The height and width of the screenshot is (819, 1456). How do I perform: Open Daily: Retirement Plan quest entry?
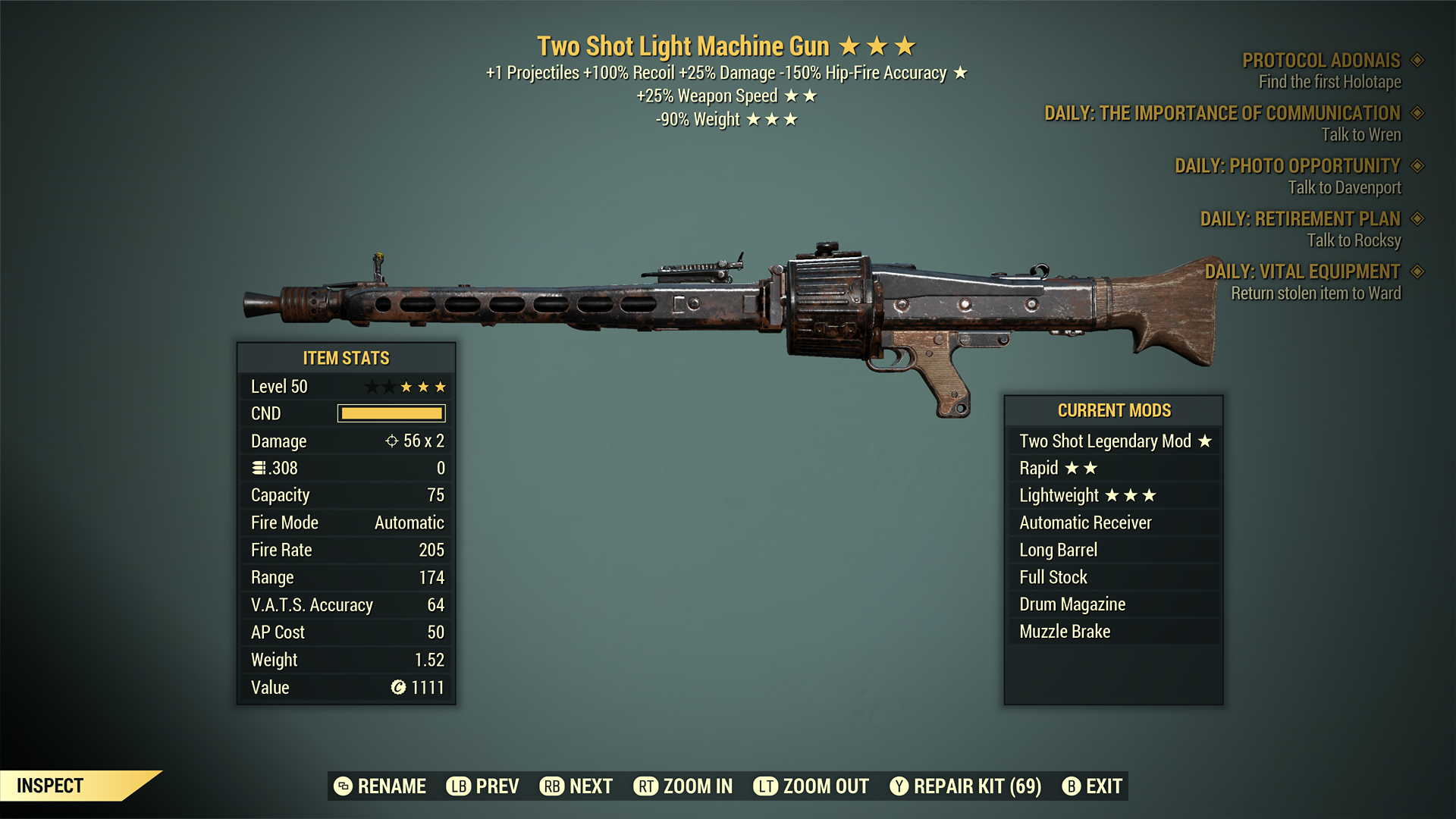click(x=1300, y=219)
